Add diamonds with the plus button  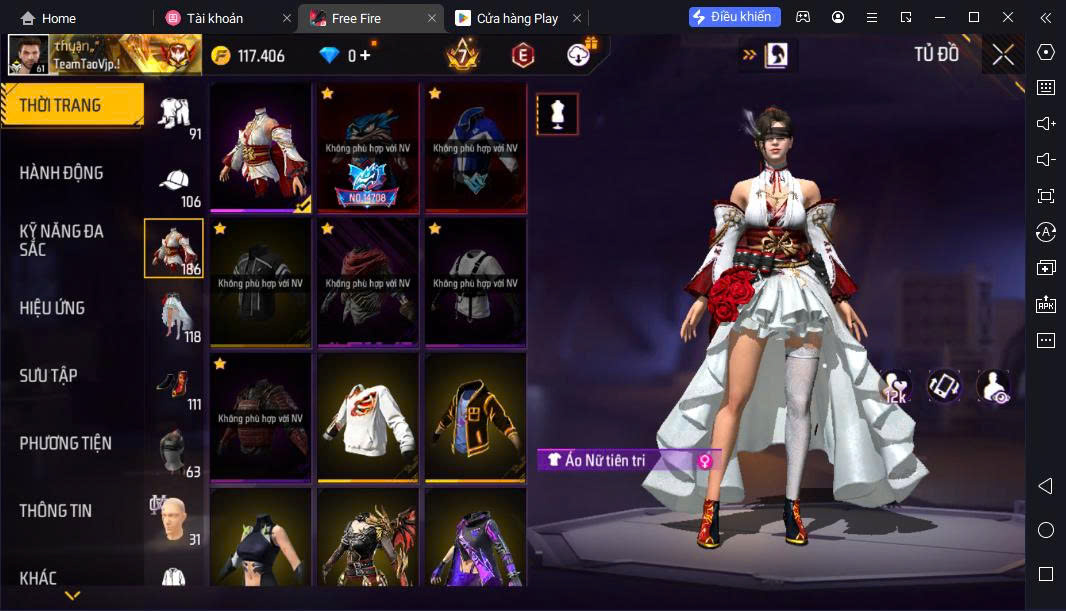[365, 56]
